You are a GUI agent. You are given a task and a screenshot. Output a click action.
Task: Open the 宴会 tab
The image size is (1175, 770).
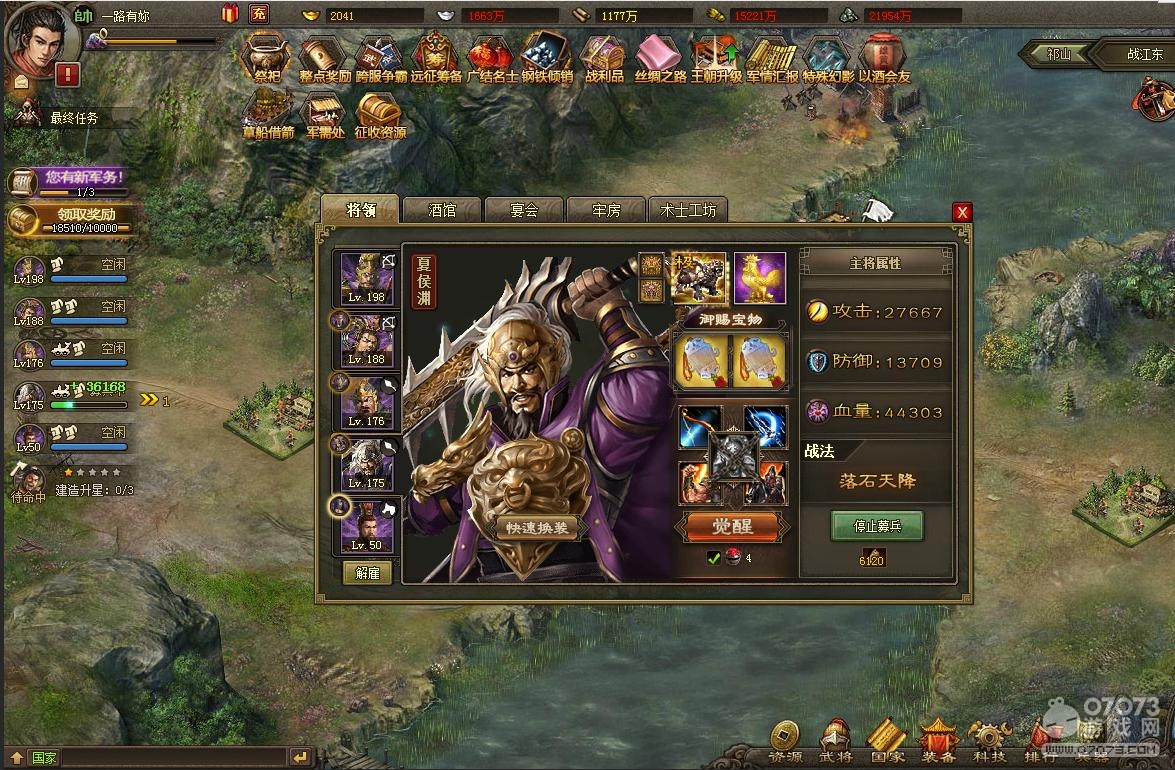tap(524, 210)
